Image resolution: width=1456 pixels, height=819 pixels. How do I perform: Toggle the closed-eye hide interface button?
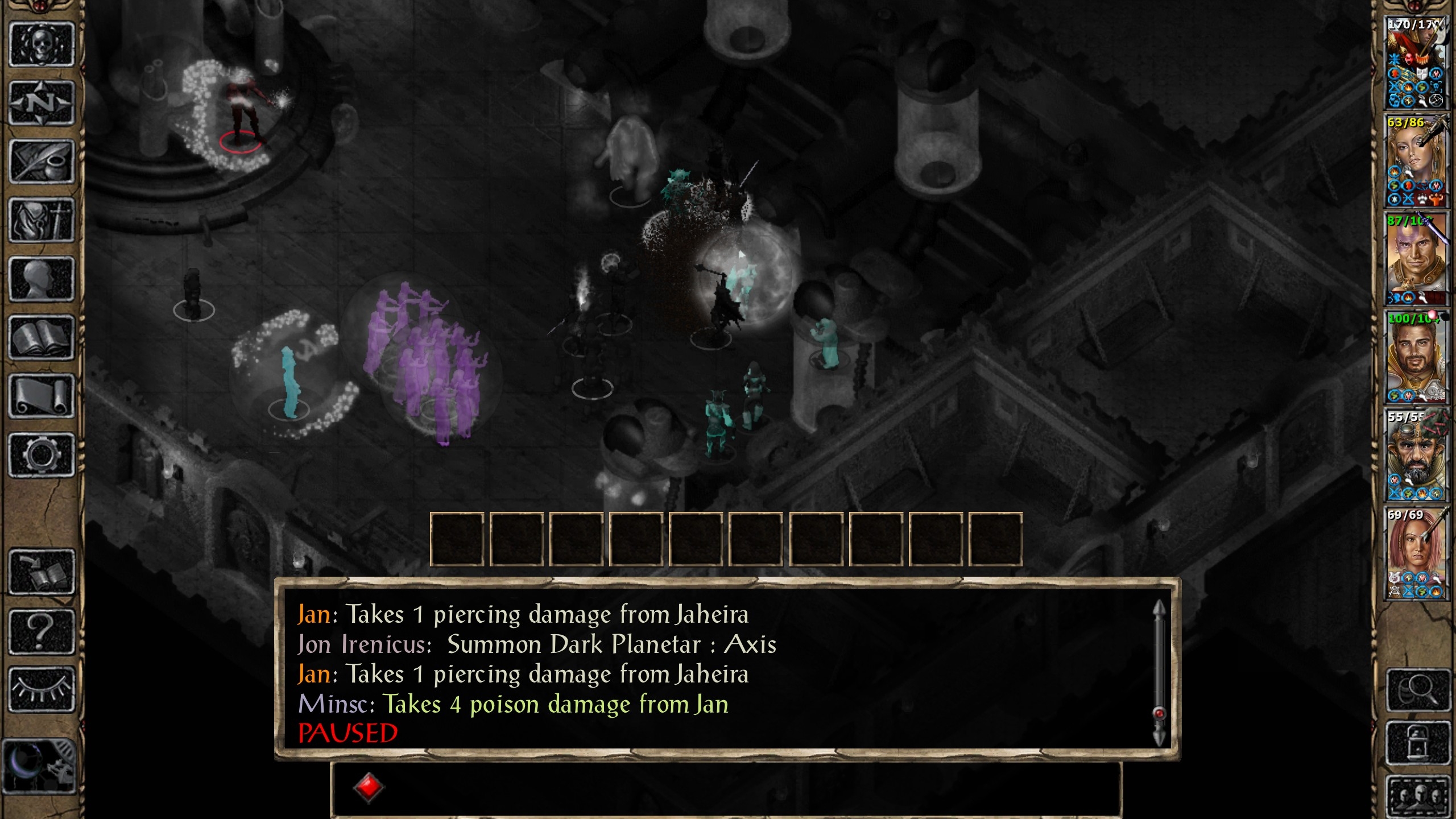point(42,689)
